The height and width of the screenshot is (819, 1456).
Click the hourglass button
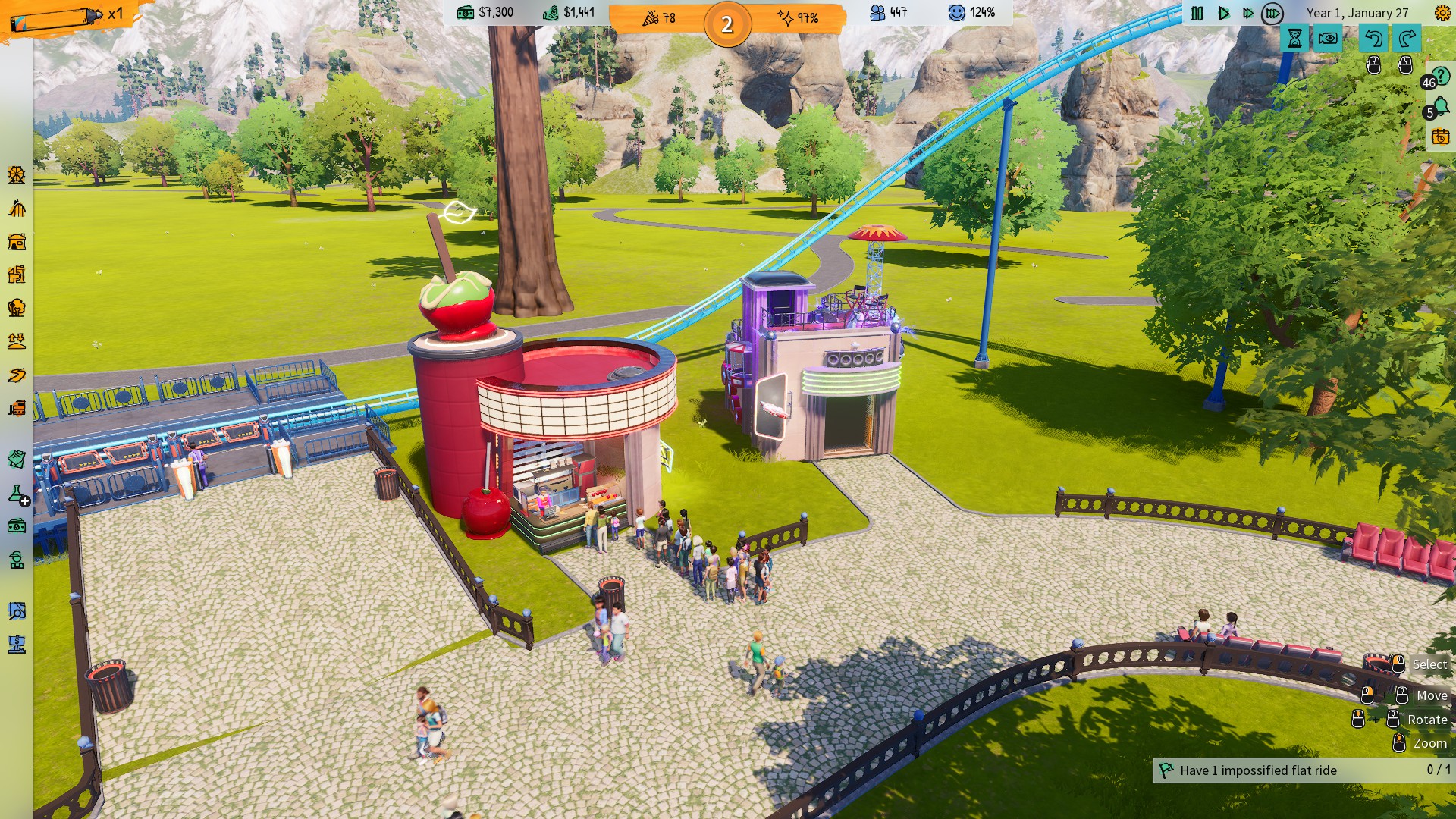tap(1294, 38)
